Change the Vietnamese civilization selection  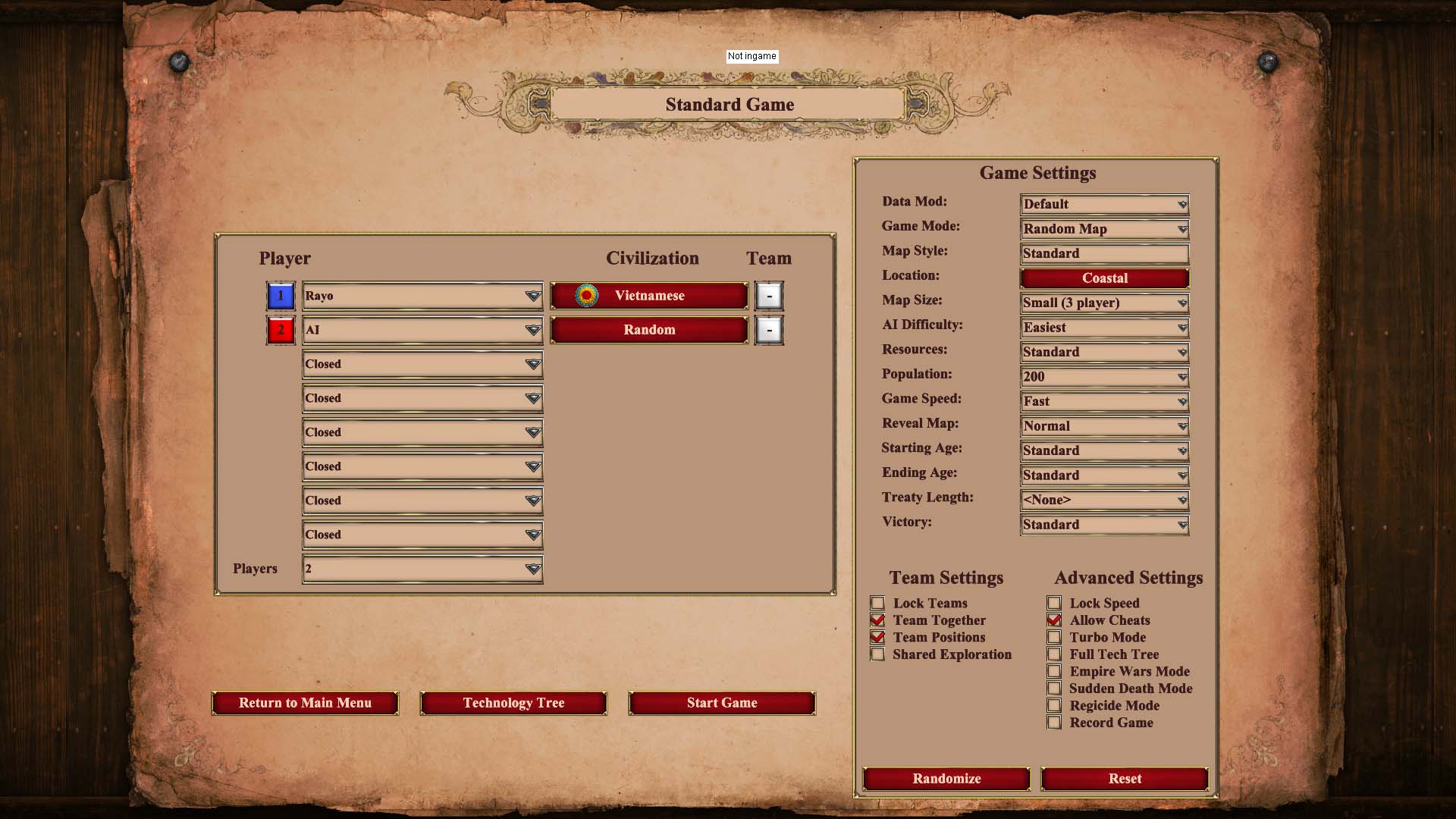point(649,296)
